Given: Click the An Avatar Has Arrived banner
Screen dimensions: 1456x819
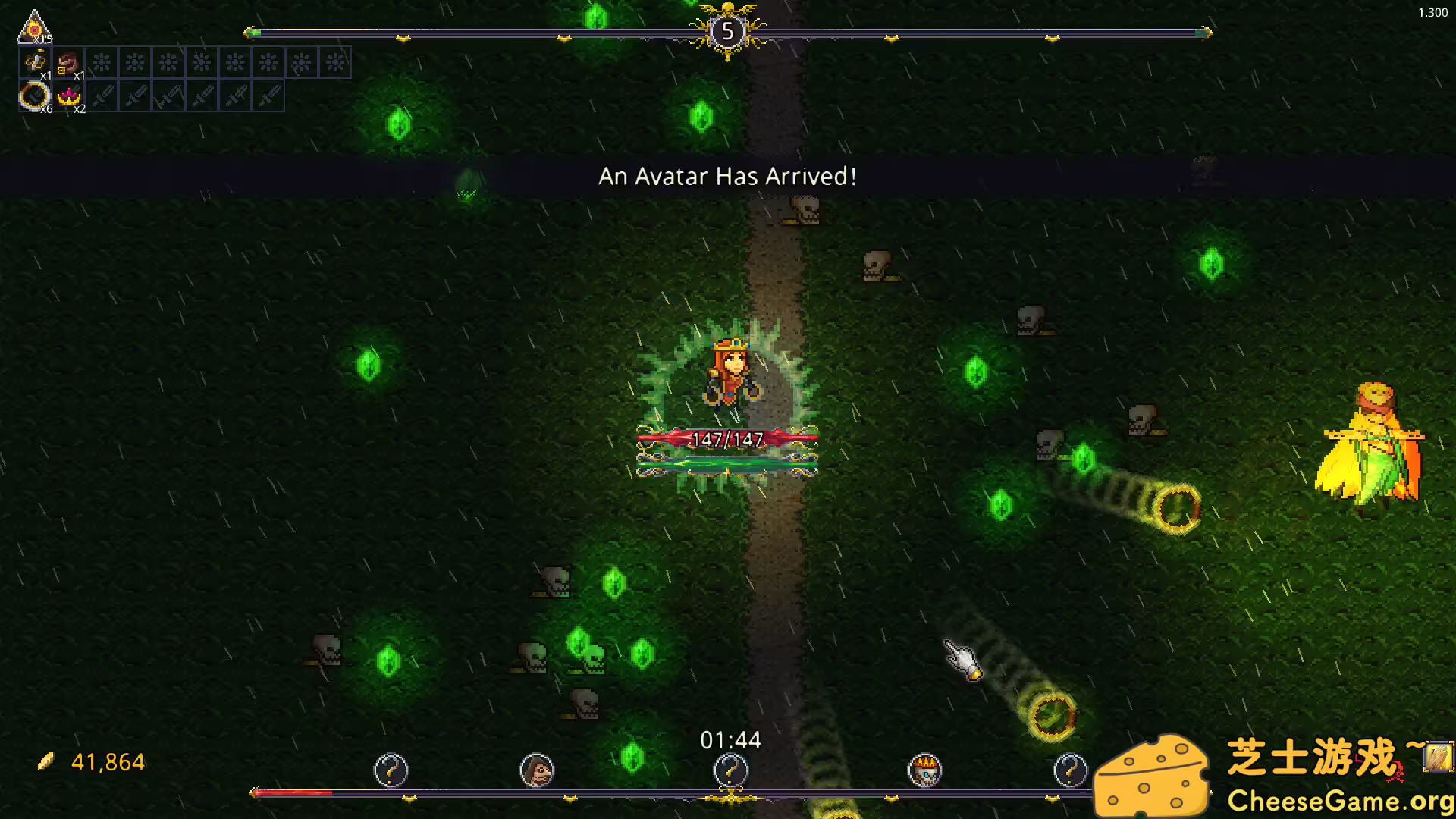Looking at the screenshot, I should (726, 176).
